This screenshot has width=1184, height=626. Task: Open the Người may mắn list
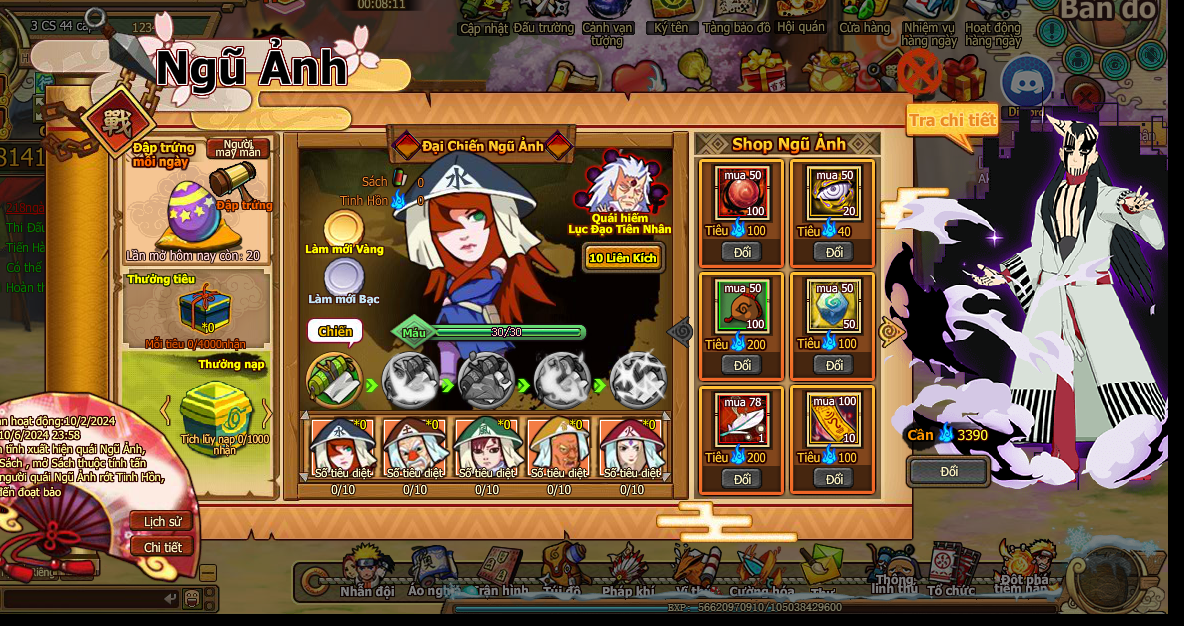click(238, 148)
